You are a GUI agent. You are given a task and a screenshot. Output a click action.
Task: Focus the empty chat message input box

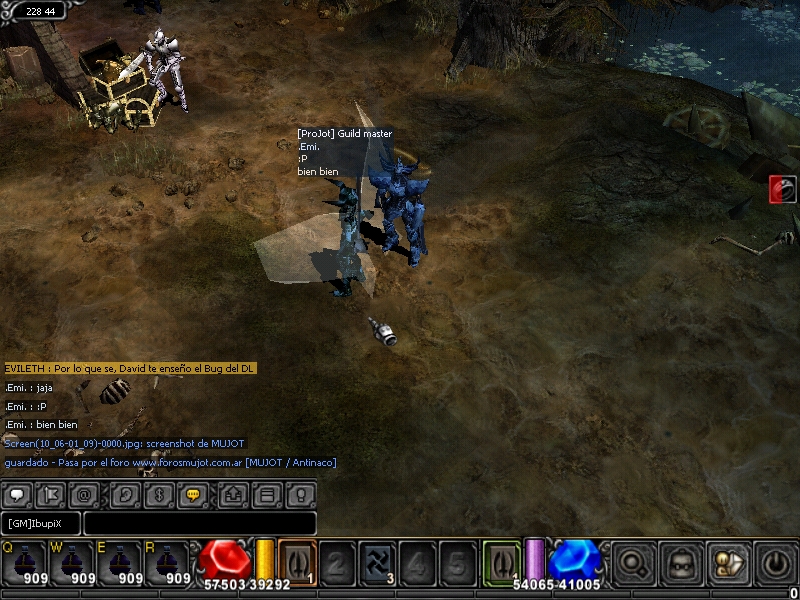click(x=200, y=523)
